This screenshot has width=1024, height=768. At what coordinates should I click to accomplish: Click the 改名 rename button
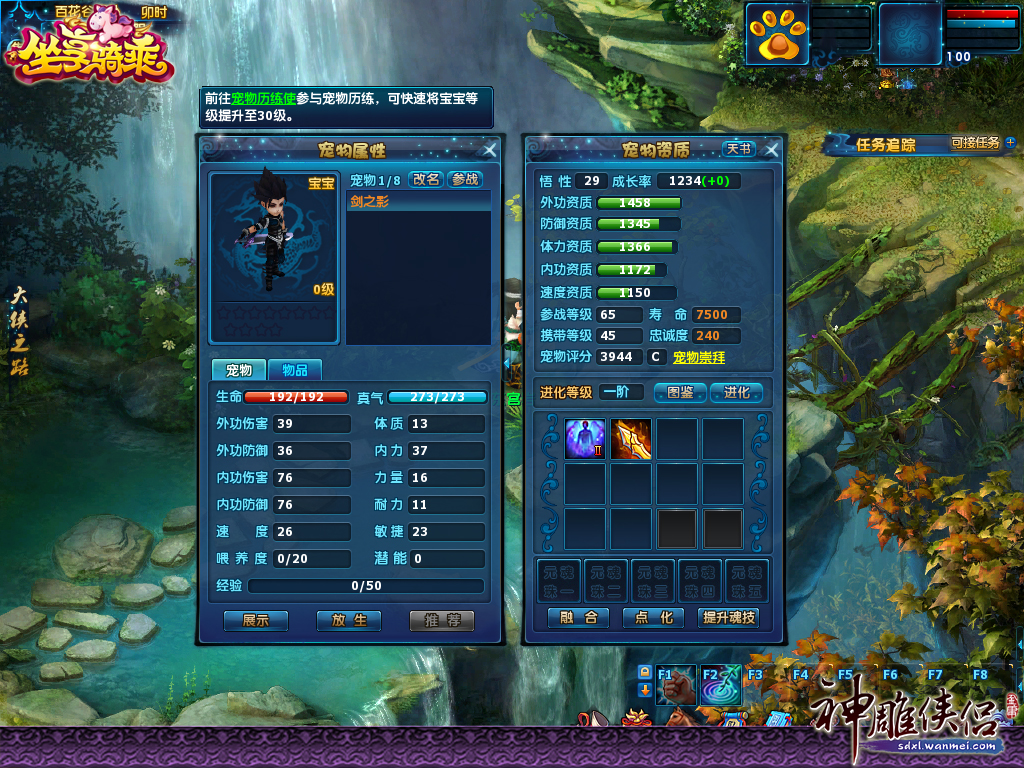426,179
